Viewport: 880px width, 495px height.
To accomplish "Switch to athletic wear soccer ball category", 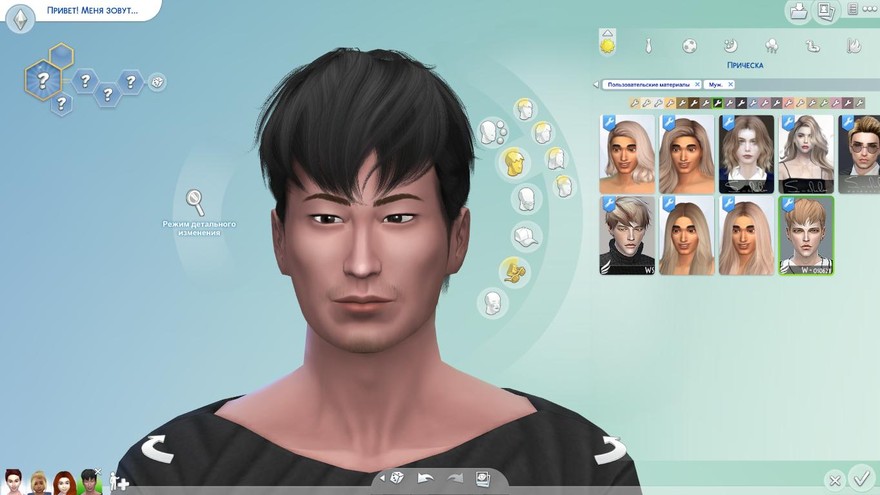I will click(689, 46).
